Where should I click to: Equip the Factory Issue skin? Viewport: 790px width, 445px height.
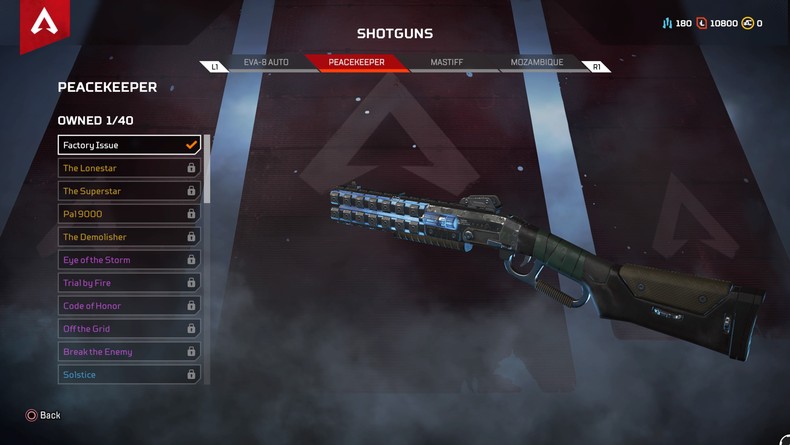point(129,145)
